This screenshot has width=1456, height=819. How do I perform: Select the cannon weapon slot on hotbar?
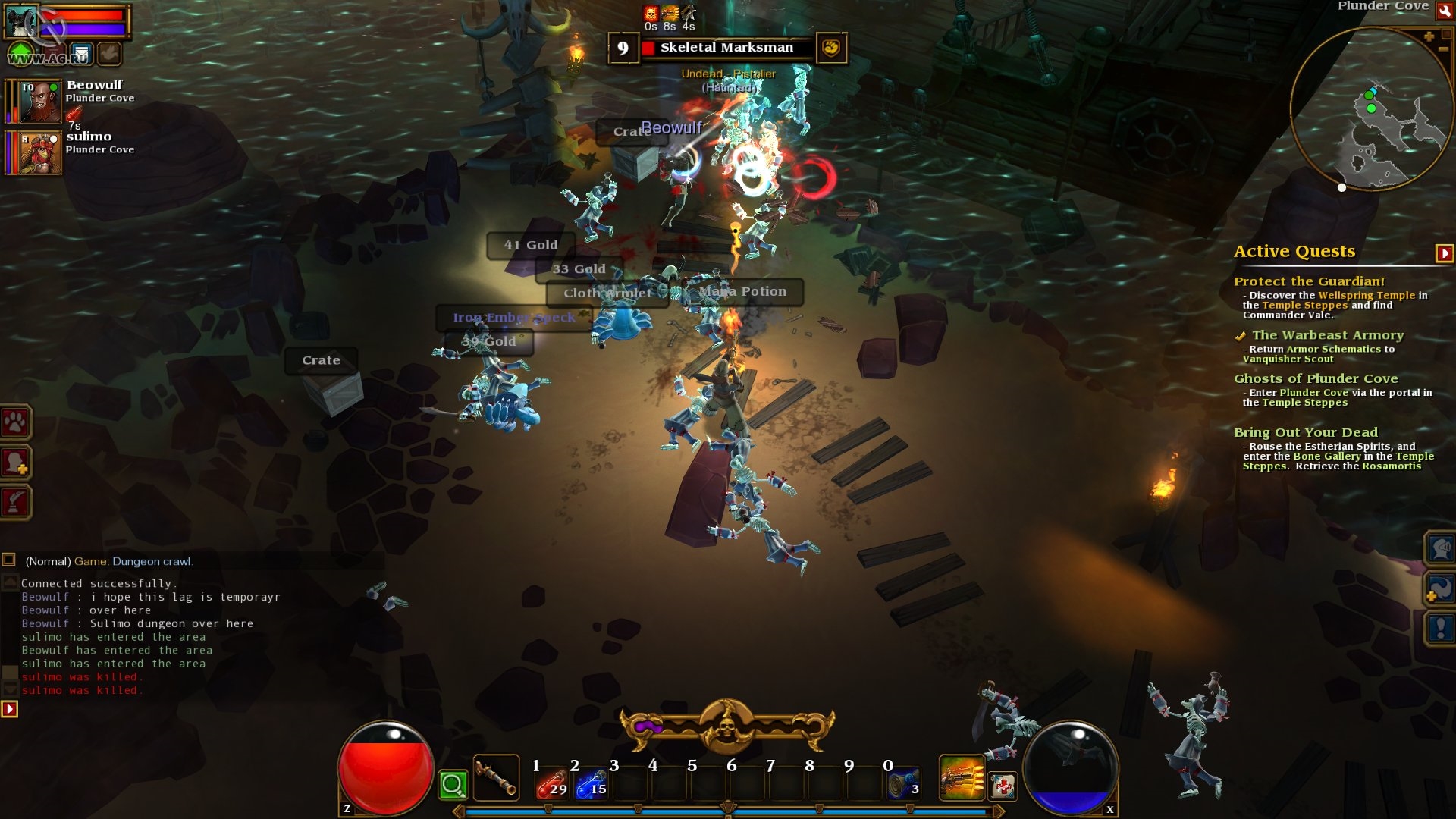coord(496,778)
